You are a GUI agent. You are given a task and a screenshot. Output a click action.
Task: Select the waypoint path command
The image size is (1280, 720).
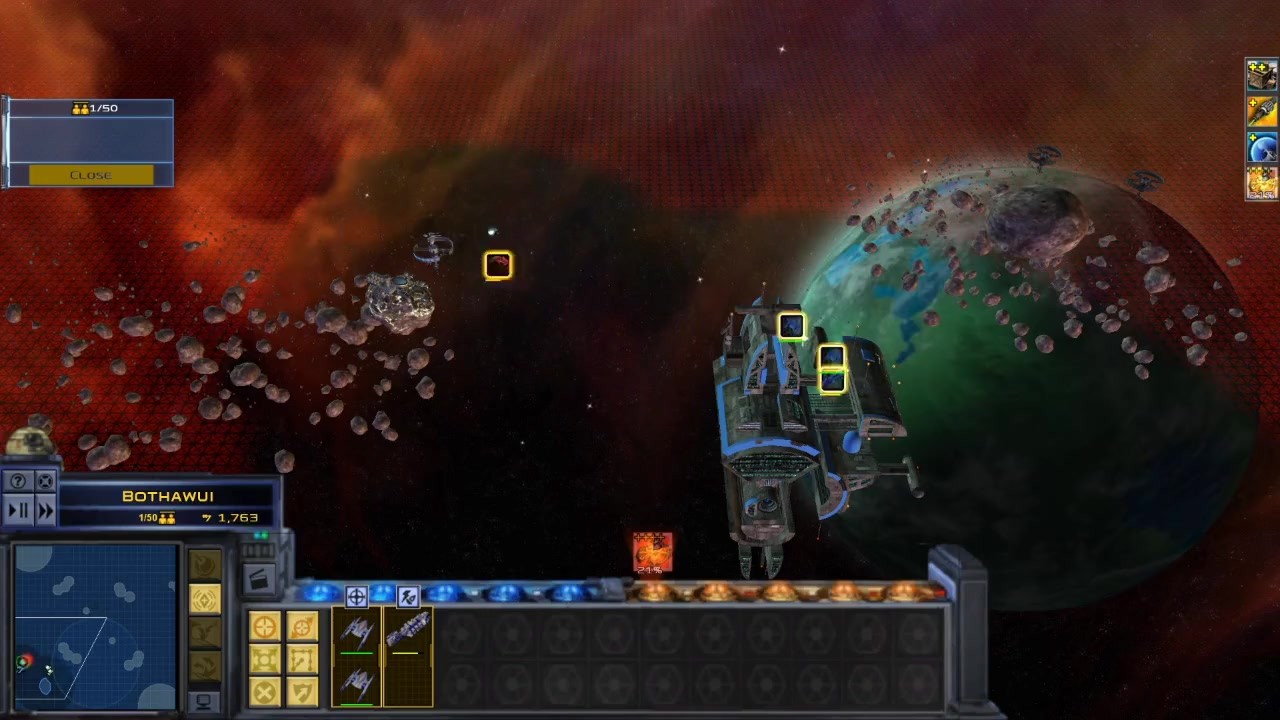pos(302,659)
